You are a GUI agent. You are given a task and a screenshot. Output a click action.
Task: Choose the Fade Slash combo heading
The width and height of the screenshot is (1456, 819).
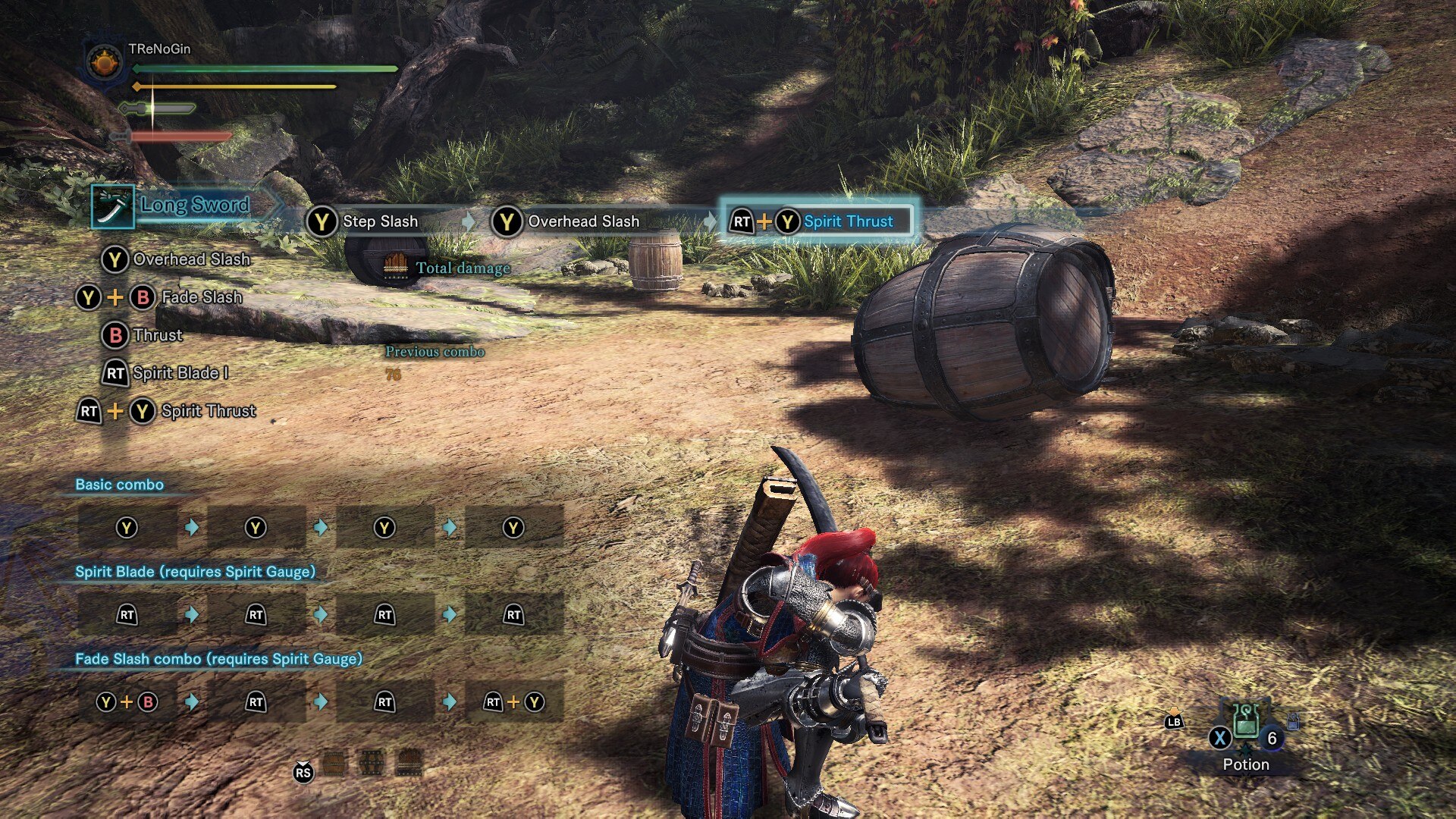(218, 659)
